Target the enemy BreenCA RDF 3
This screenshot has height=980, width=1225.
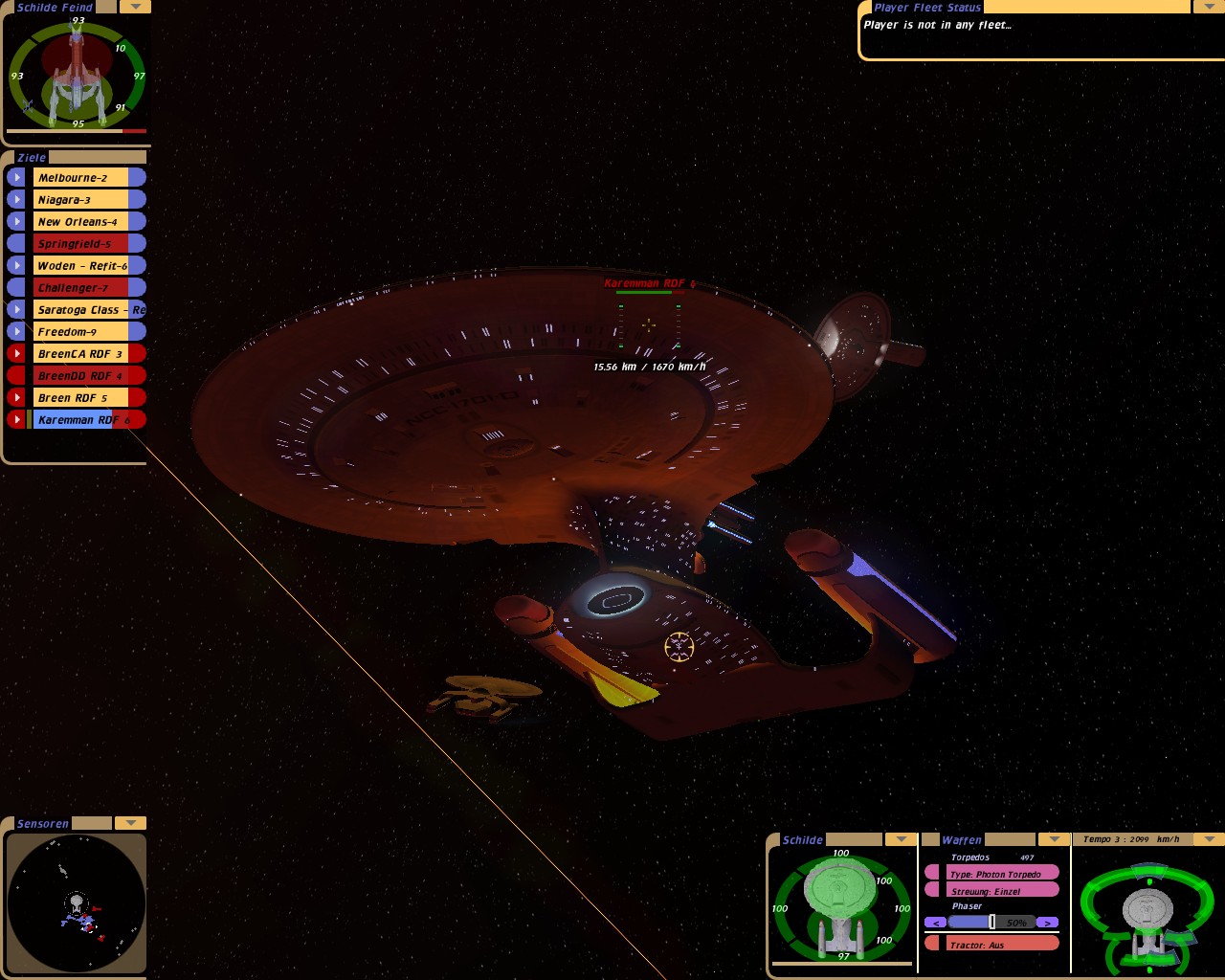[x=80, y=353]
